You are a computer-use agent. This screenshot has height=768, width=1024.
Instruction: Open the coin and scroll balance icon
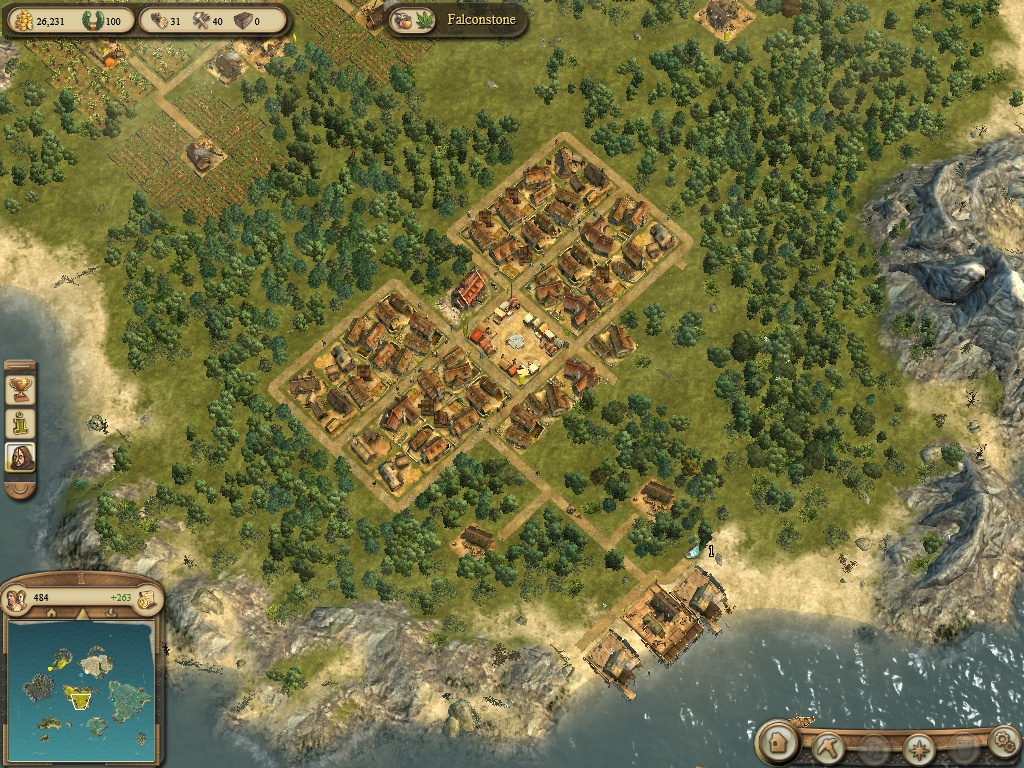[x=146, y=598]
